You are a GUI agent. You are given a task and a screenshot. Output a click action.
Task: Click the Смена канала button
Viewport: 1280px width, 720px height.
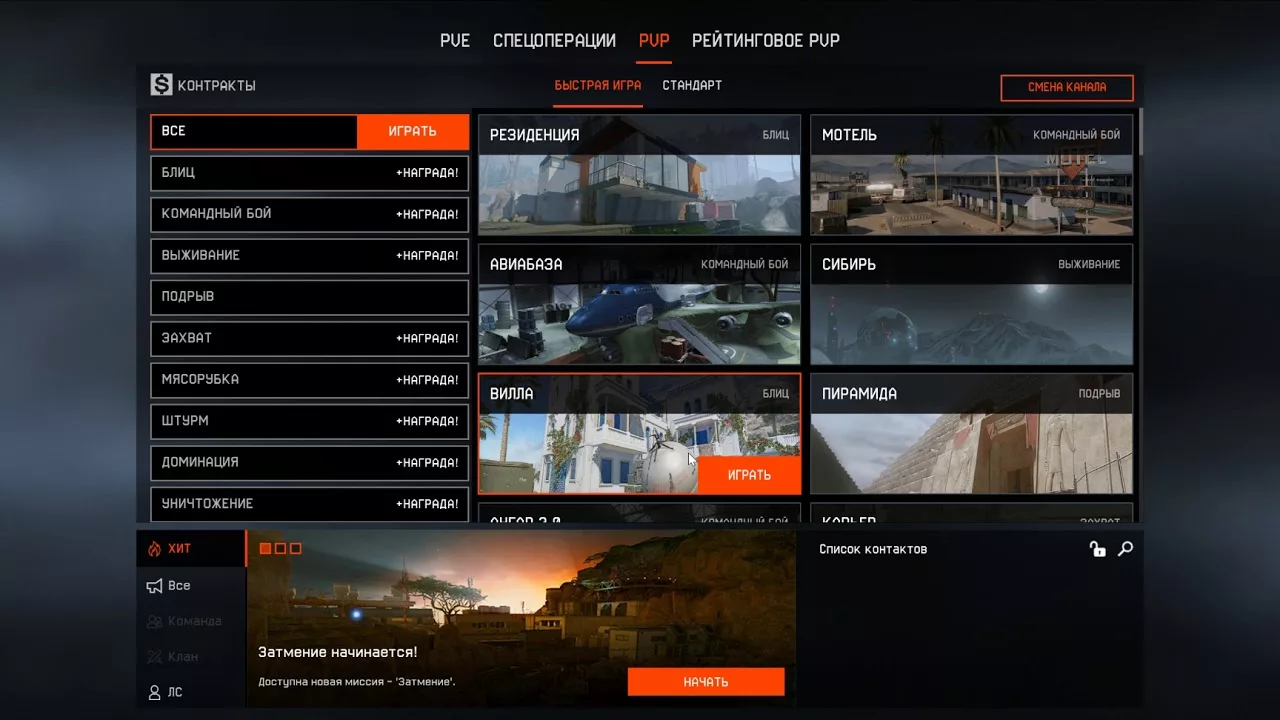(1066, 88)
